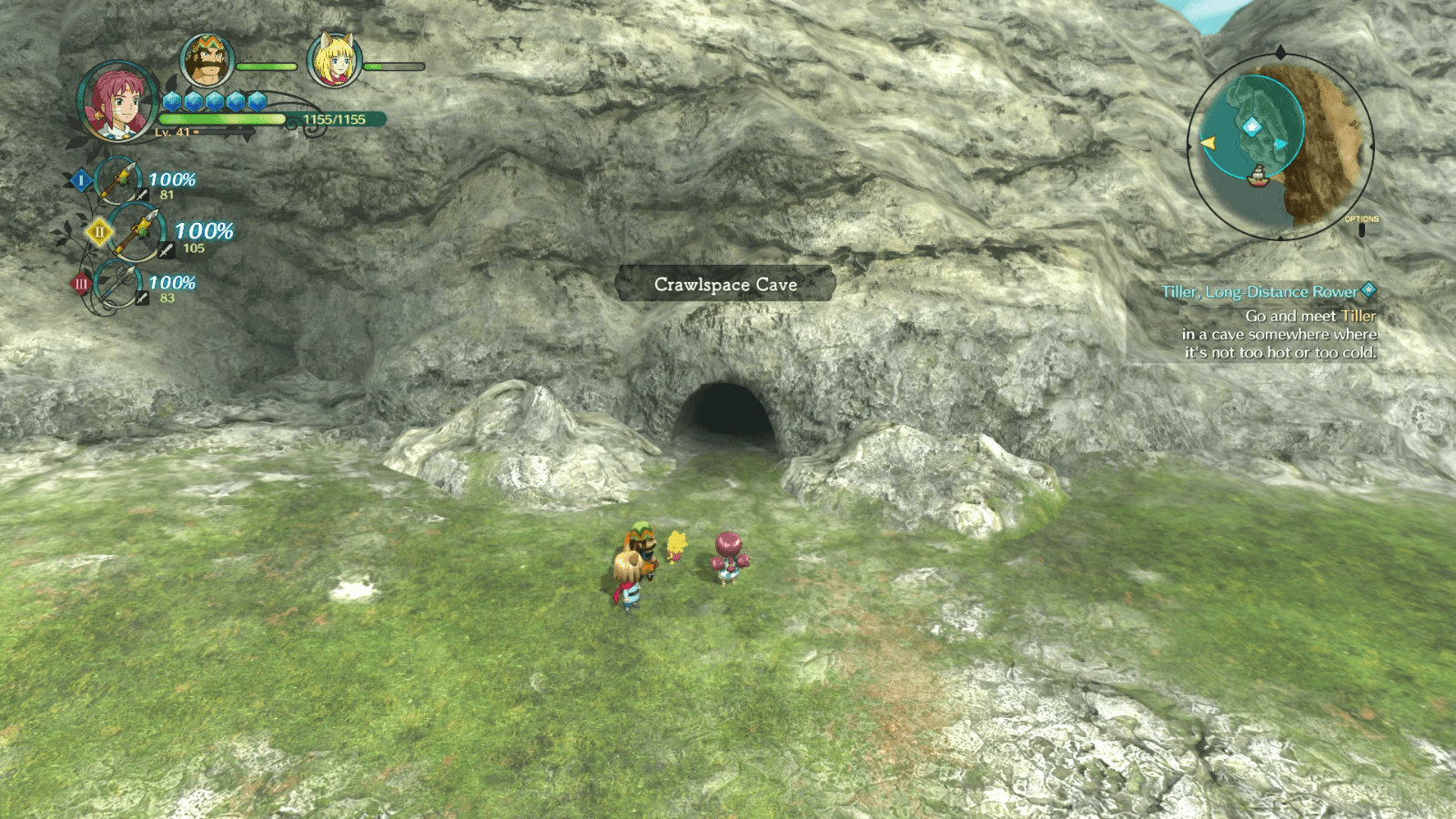Click the ship marker on the minimap
The image size is (1456, 819).
pos(1259,177)
